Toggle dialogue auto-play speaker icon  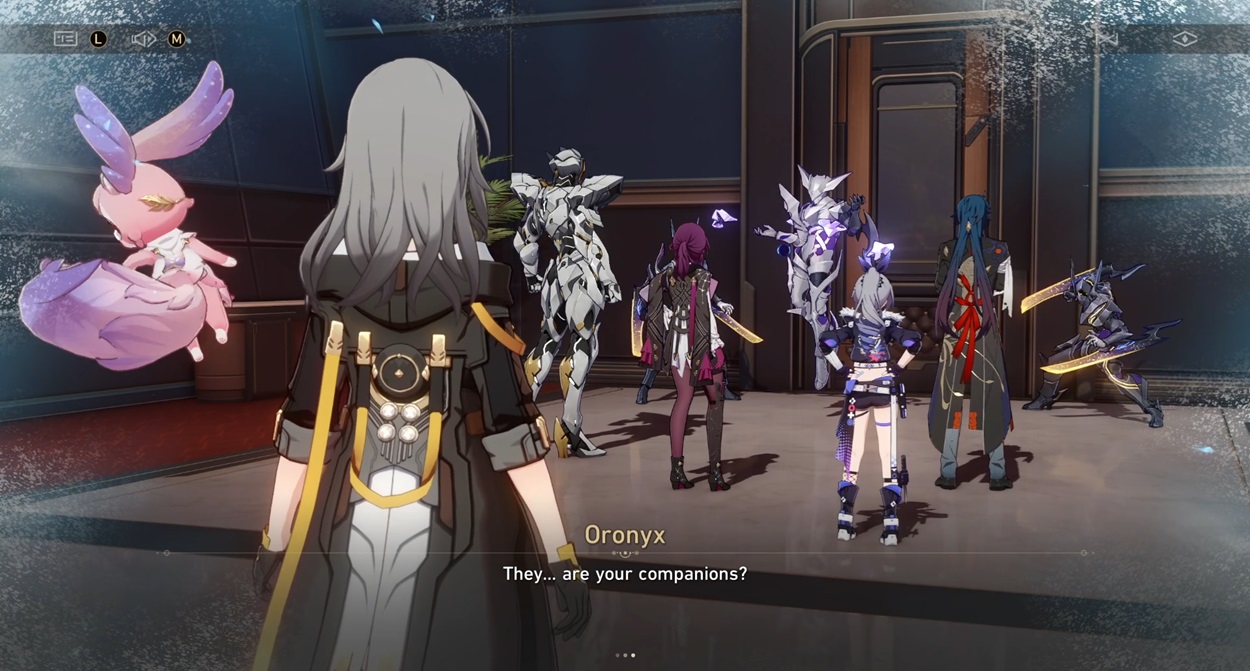(143, 39)
